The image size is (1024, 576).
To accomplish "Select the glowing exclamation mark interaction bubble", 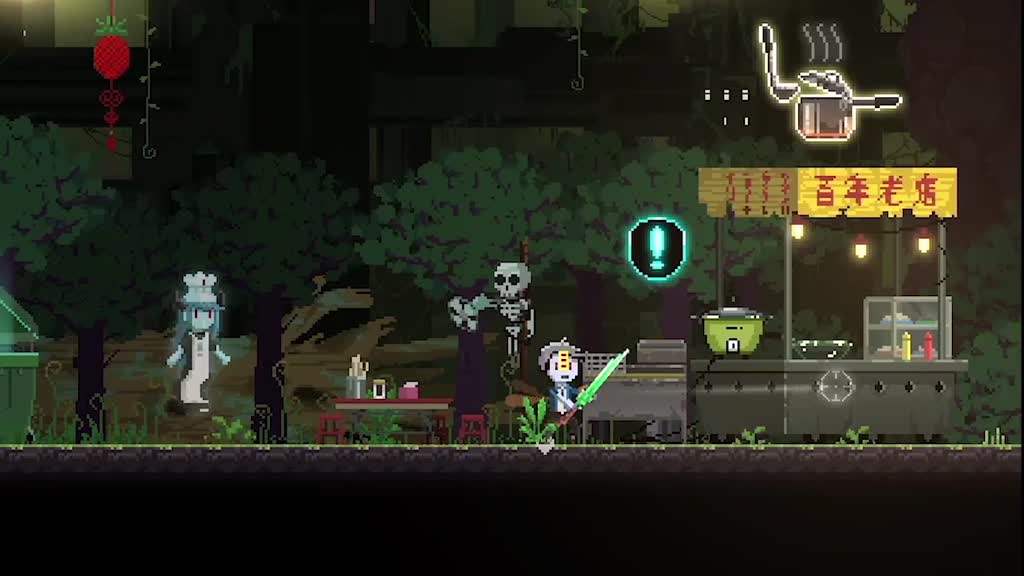I will (656, 247).
